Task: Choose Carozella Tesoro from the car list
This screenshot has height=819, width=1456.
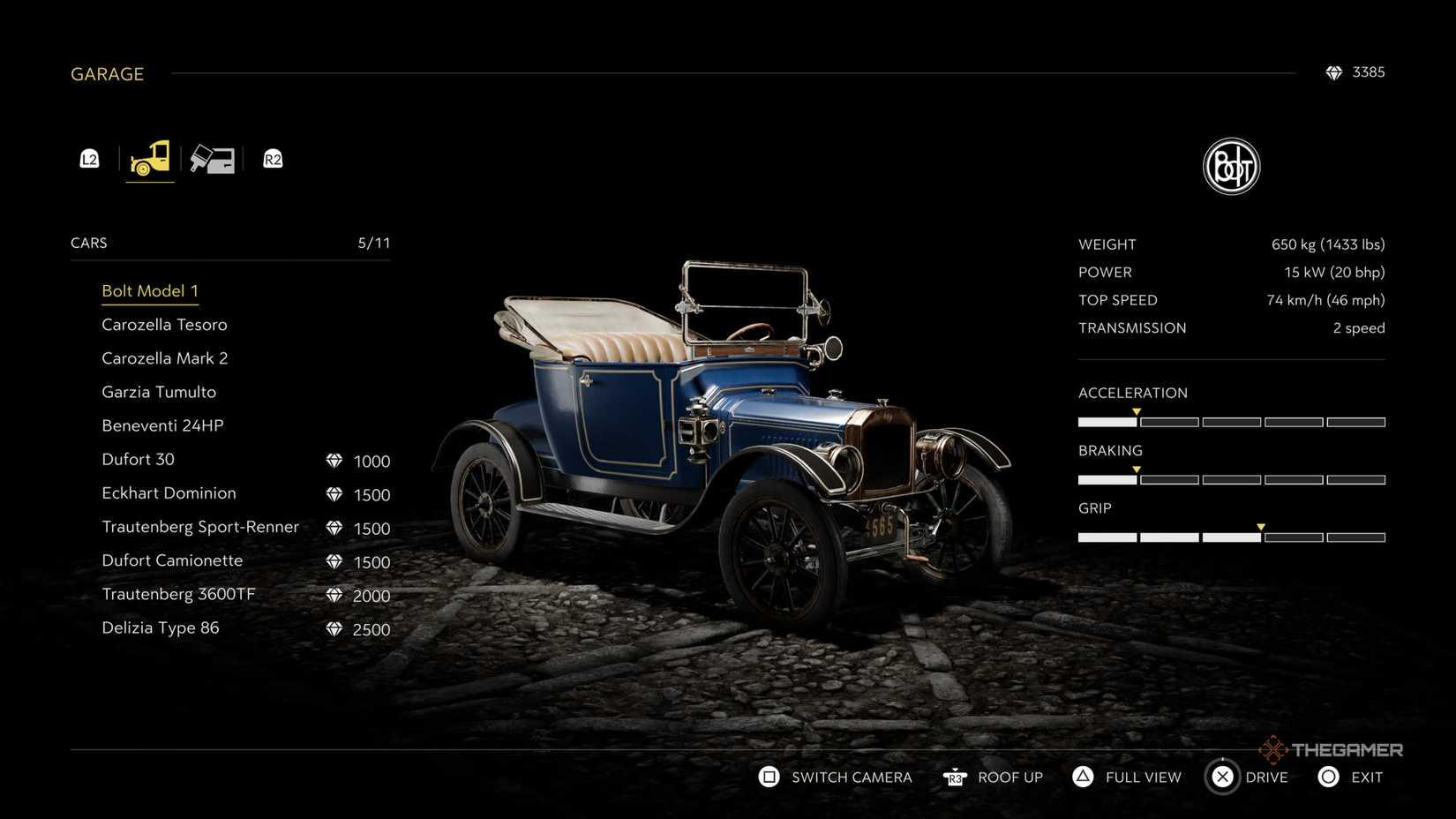Action: pos(164,325)
